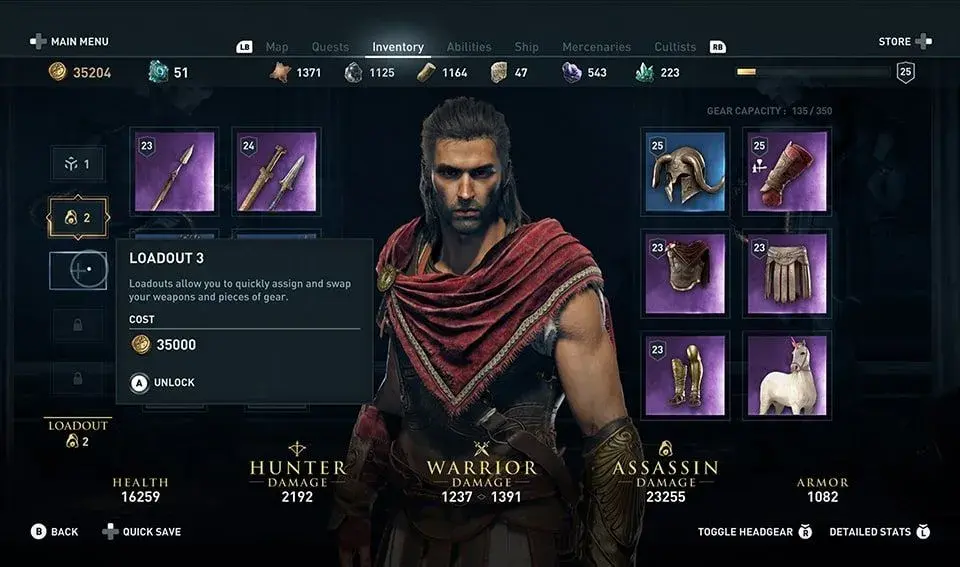Select the sword and spear weapon slot
The image size is (960, 567).
click(x=276, y=171)
